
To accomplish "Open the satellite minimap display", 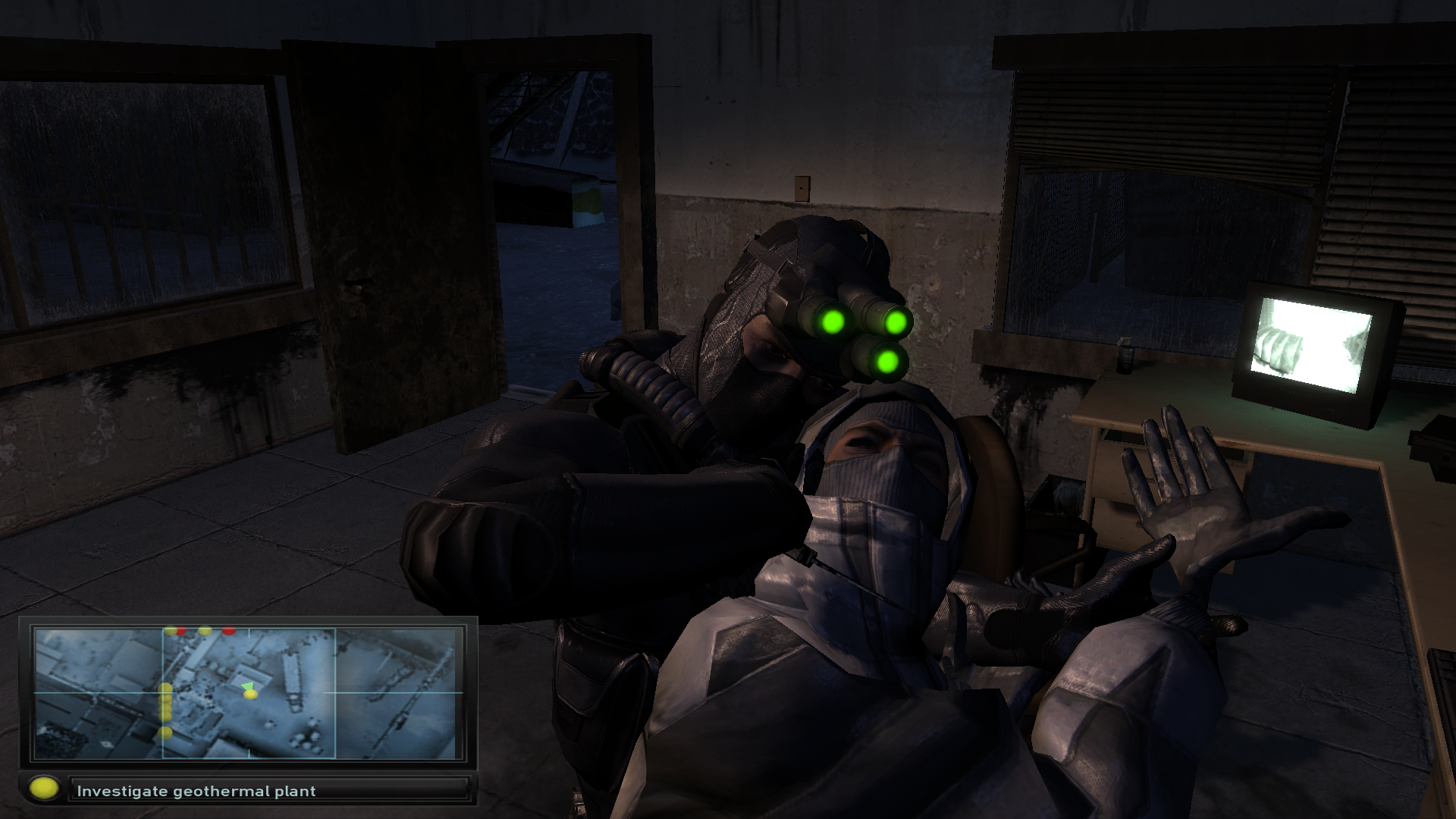I will [248, 693].
